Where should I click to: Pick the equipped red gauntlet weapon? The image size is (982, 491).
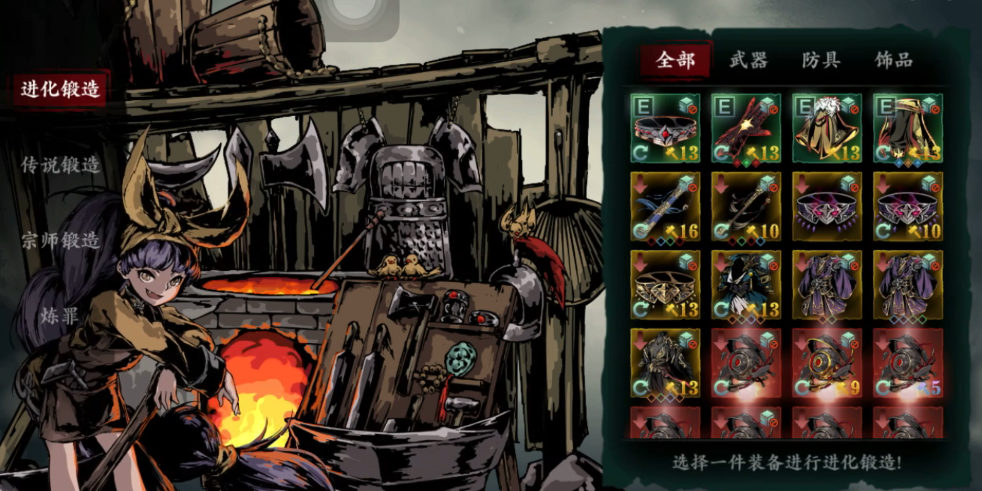click(x=746, y=128)
